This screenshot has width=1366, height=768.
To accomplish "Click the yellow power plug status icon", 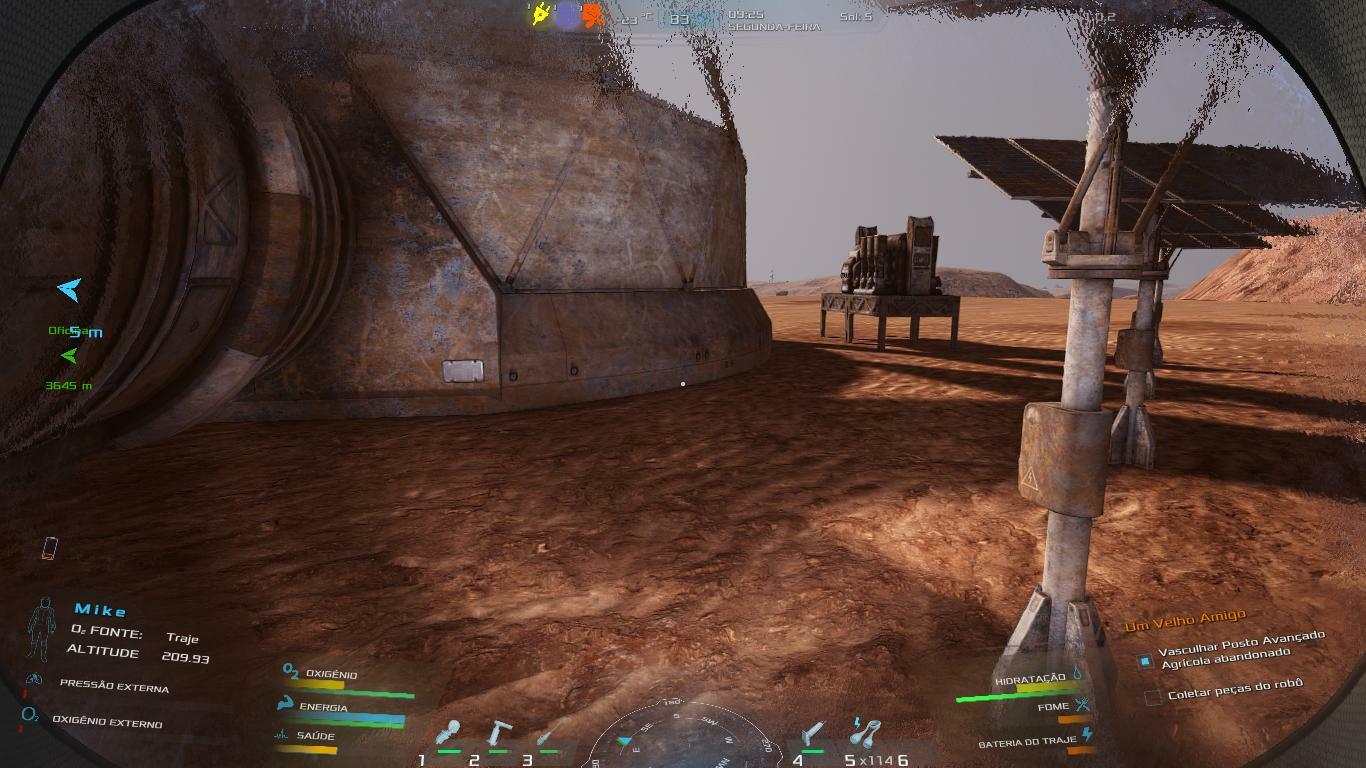I will point(541,15).
